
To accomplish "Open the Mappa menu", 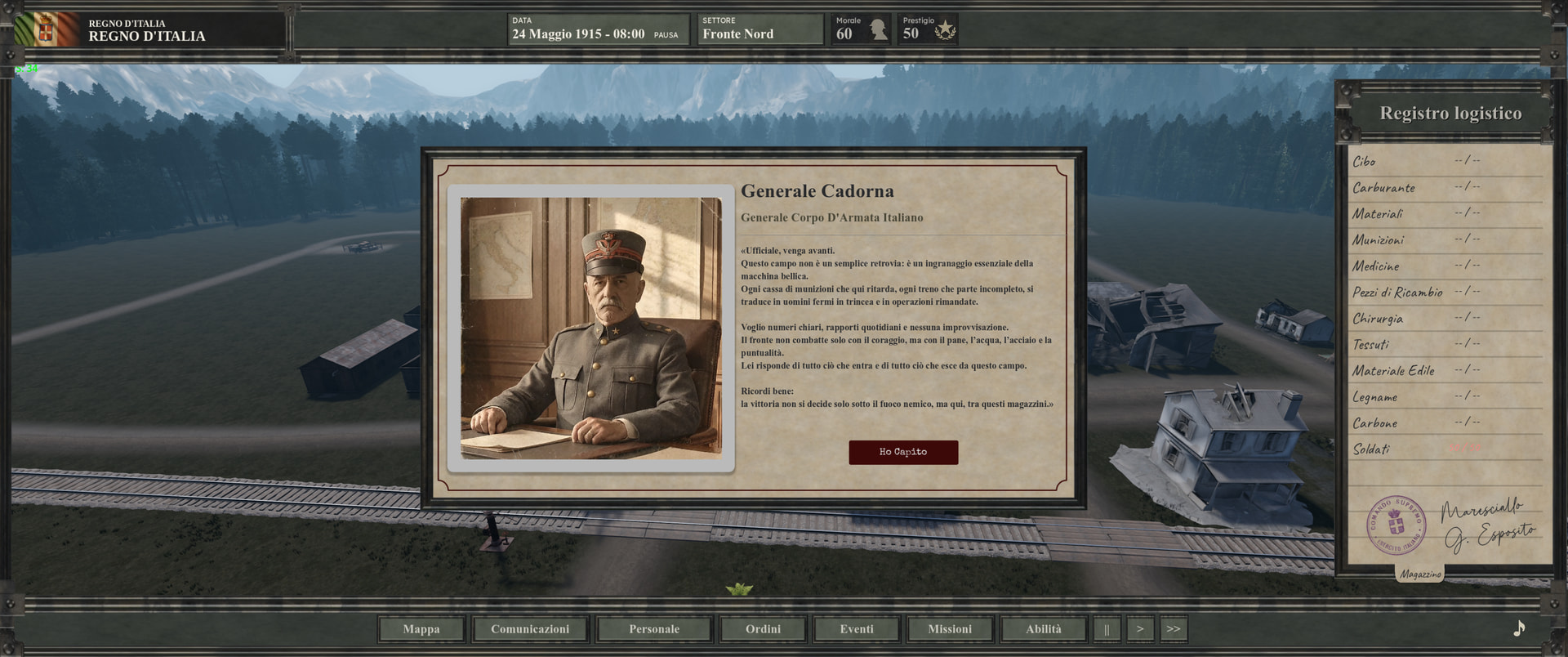I will pos(421,629).
